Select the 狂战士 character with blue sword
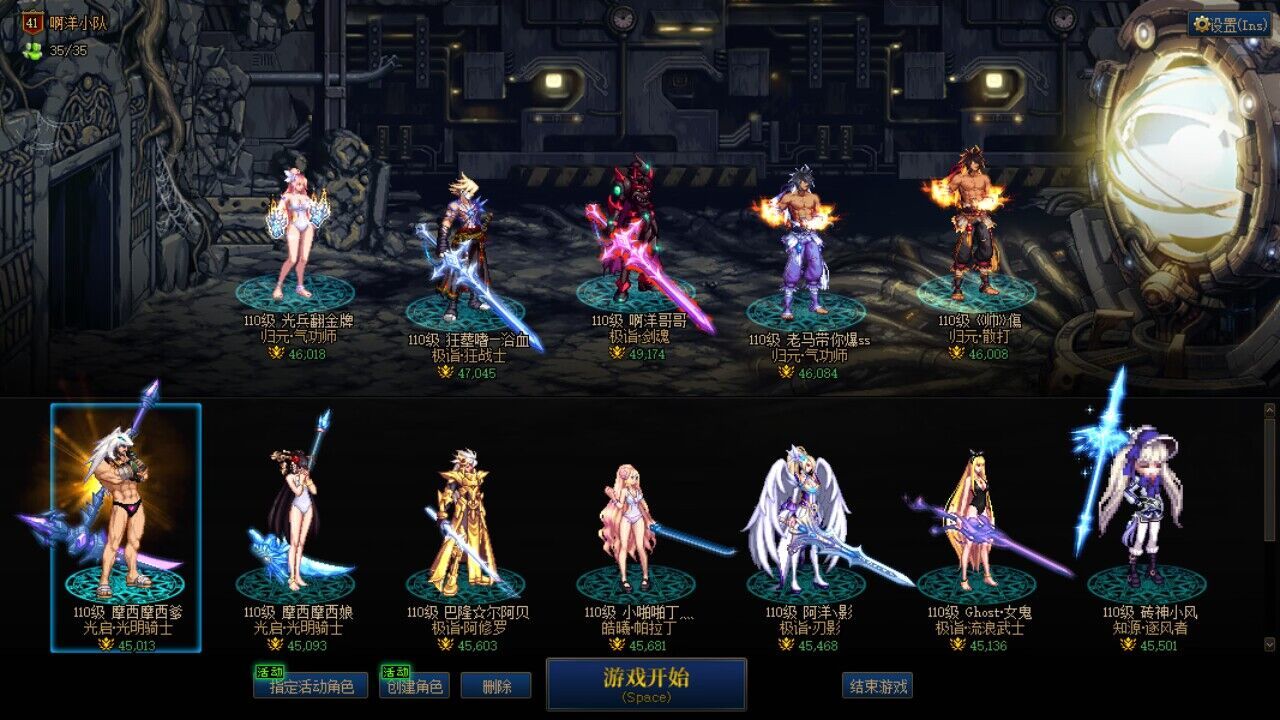 tap(465, 250)
